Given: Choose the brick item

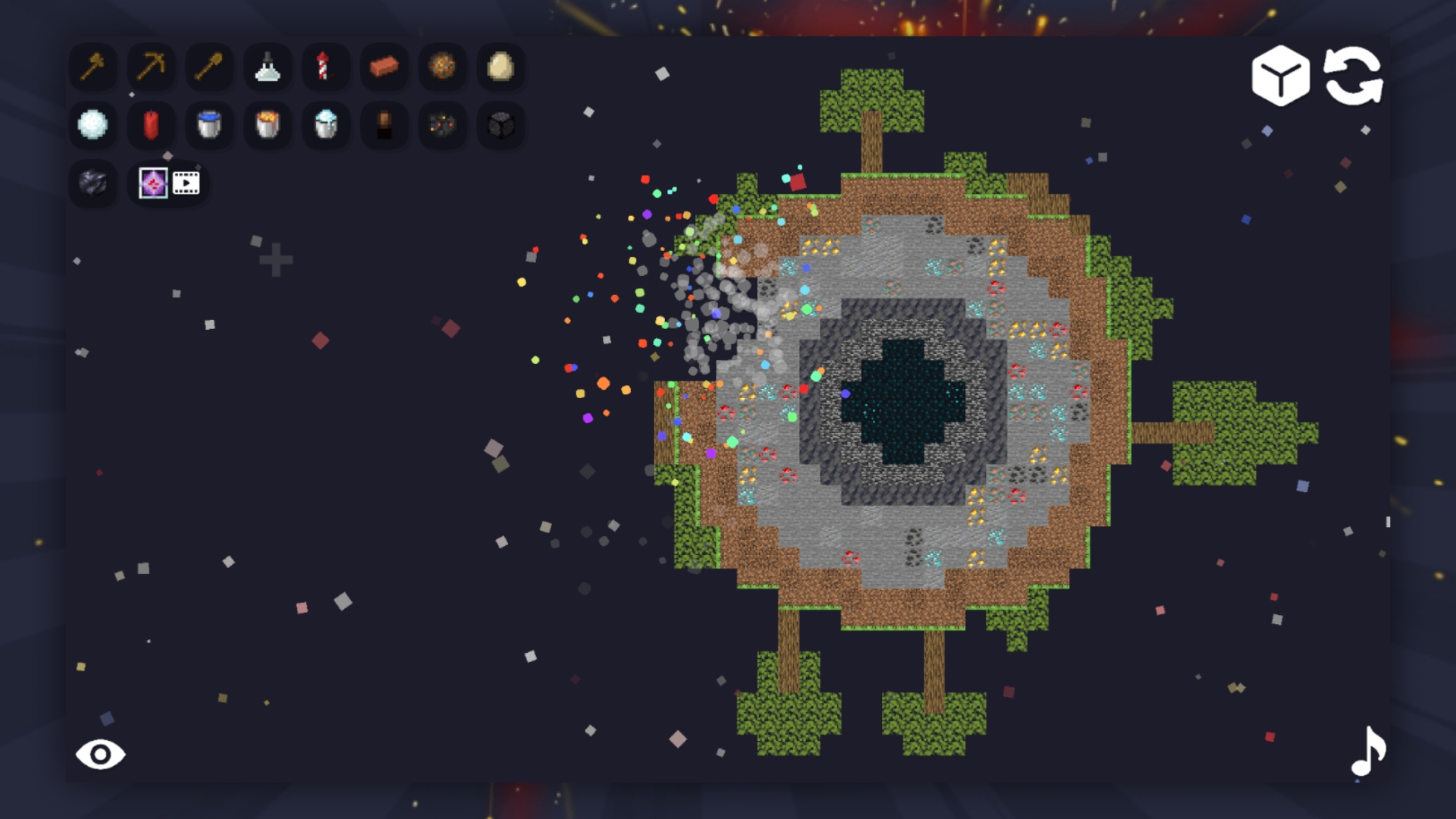Looking at the screenshot, I should click(x=384, y=68).
